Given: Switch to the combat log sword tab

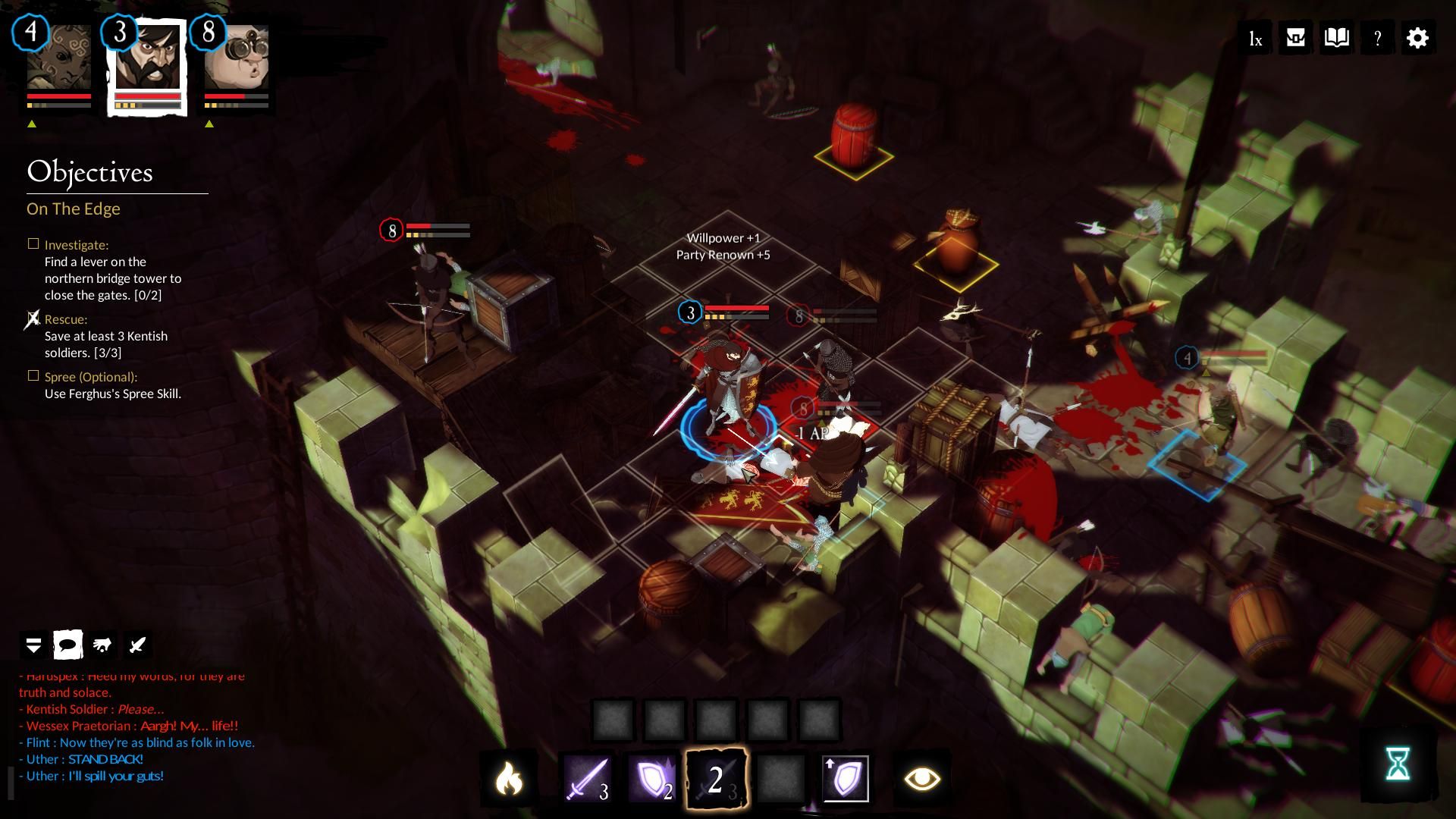Looking at the screenshot, I should 137,645.
